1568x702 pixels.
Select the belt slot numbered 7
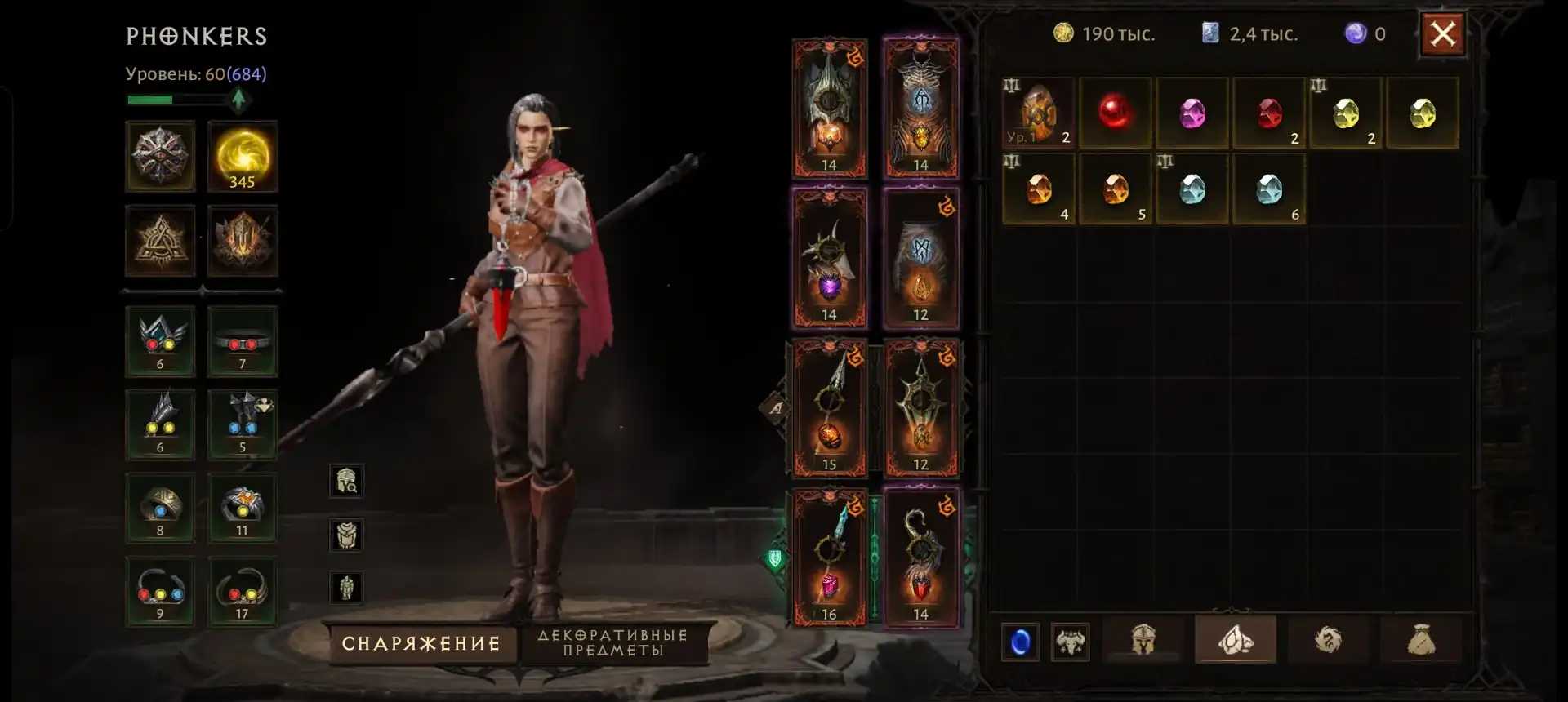click(x=243, y=341)
